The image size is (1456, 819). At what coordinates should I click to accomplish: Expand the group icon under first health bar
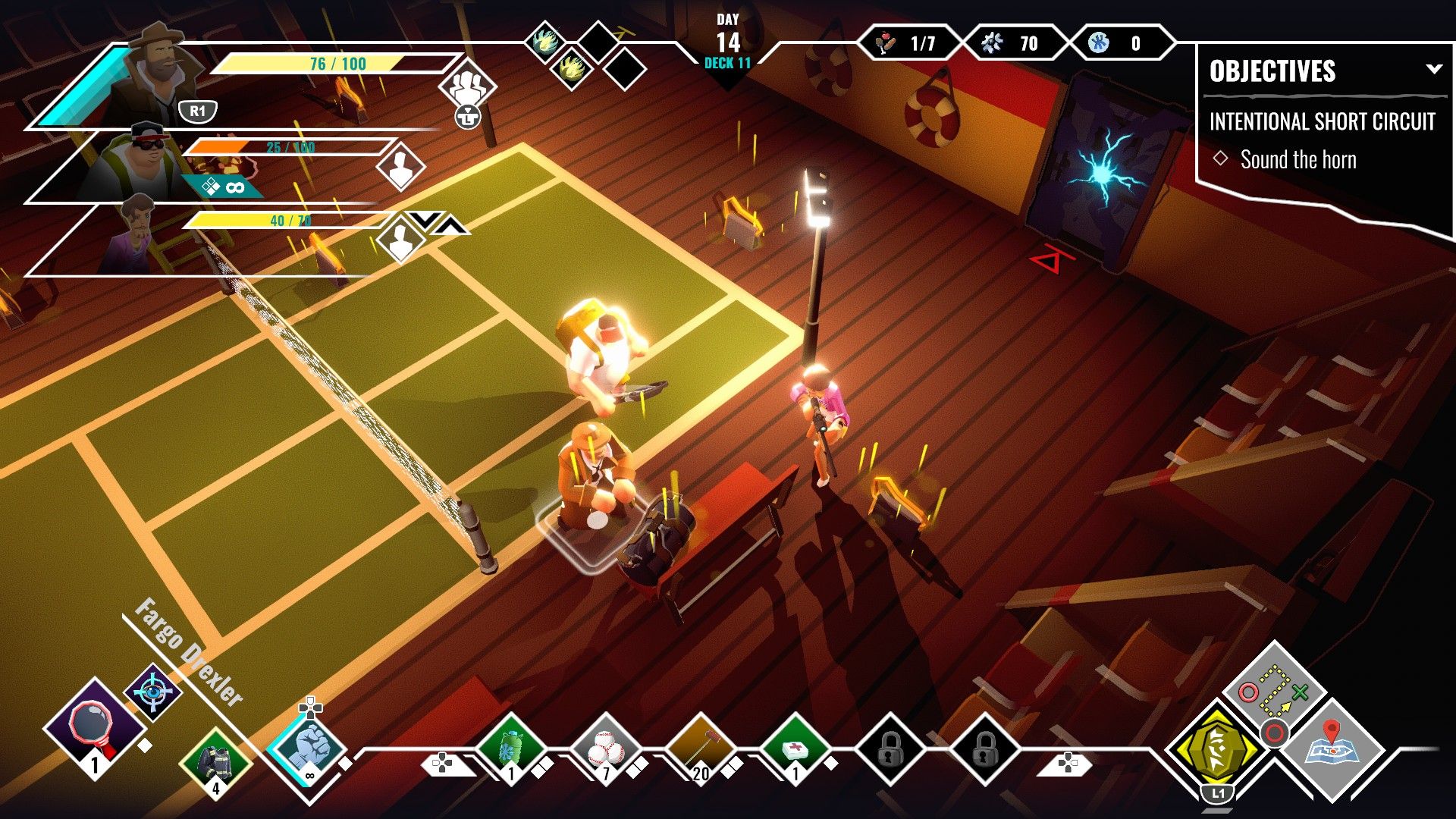pos(468,83)
